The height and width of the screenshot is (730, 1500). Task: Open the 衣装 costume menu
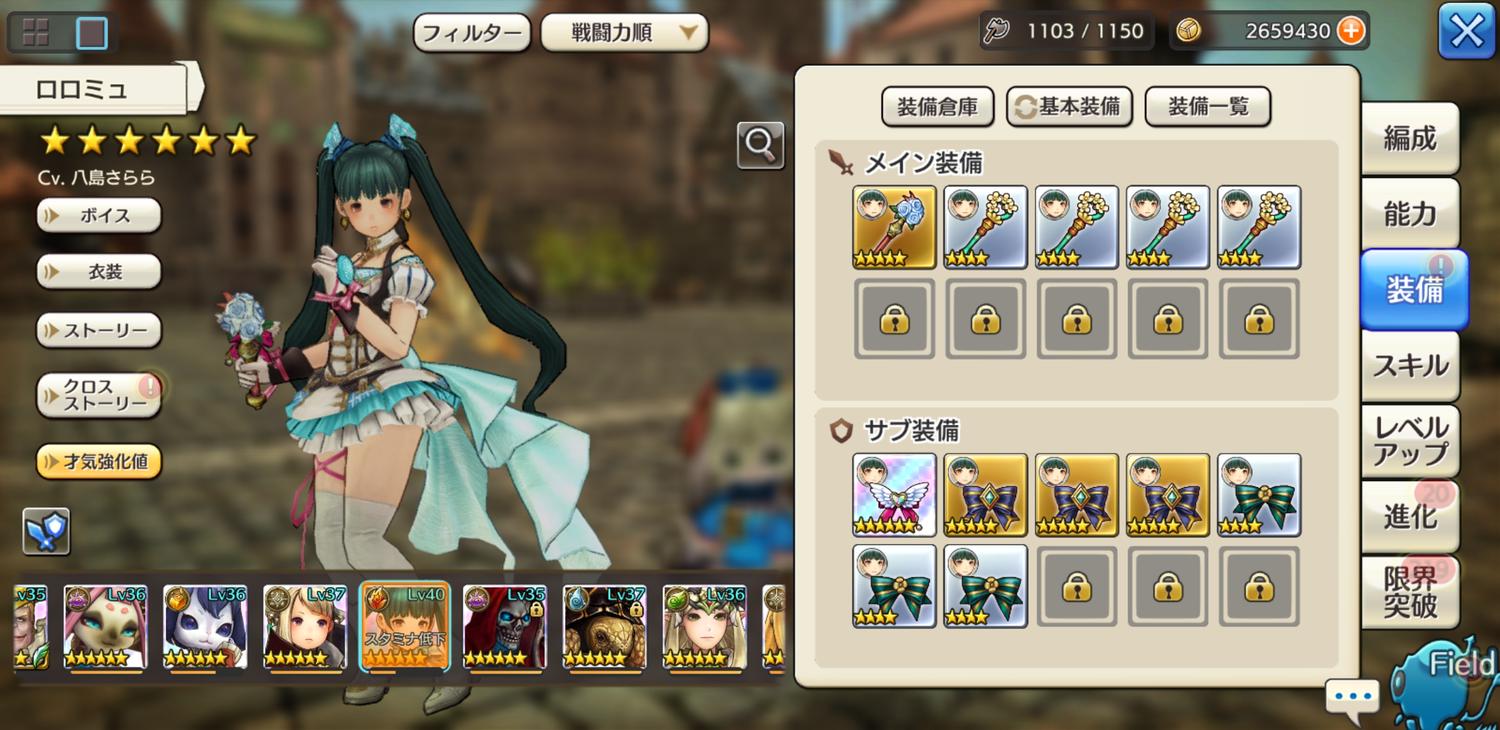click(x=99, y=272)
